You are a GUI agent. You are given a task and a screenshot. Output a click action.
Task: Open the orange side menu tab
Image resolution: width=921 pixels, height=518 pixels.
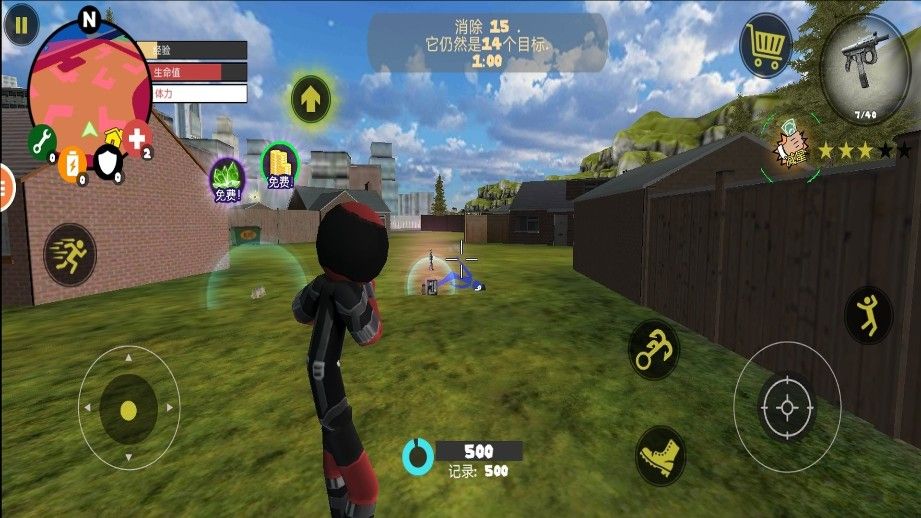[6, 187]
